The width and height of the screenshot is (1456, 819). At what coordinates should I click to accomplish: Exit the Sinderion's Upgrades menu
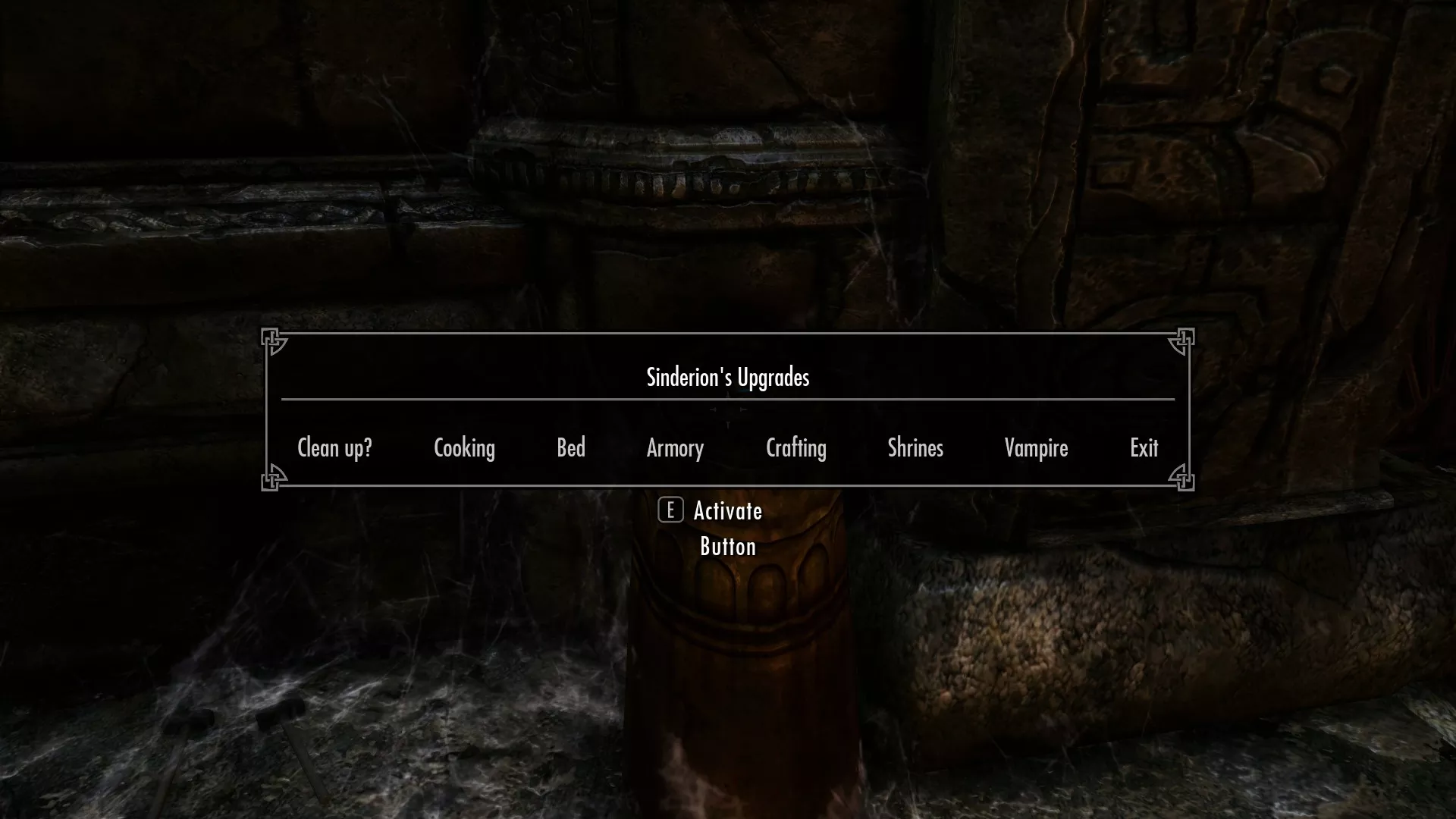coord(1144,448)
